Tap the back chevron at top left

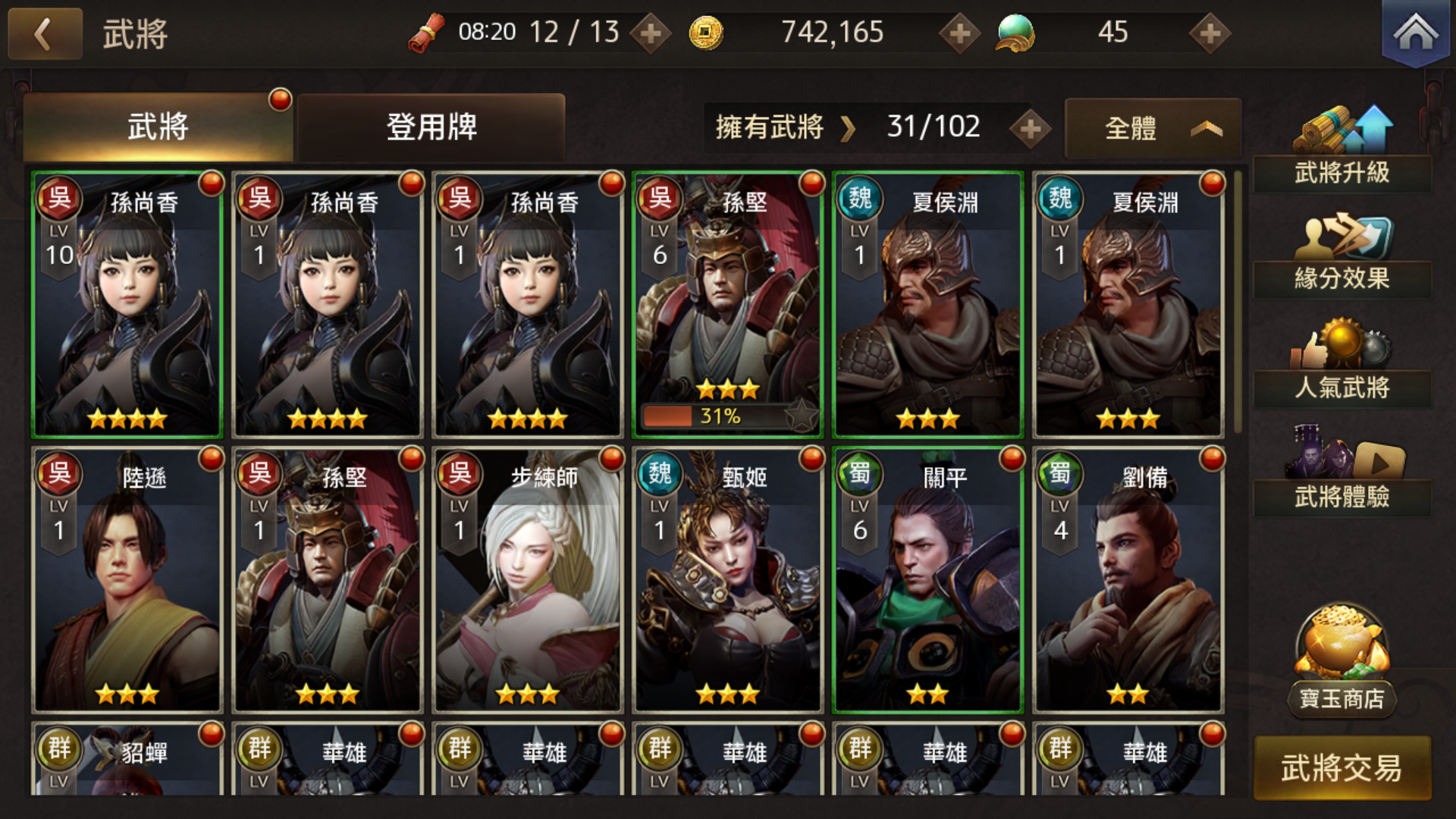[x=44, y=33]
